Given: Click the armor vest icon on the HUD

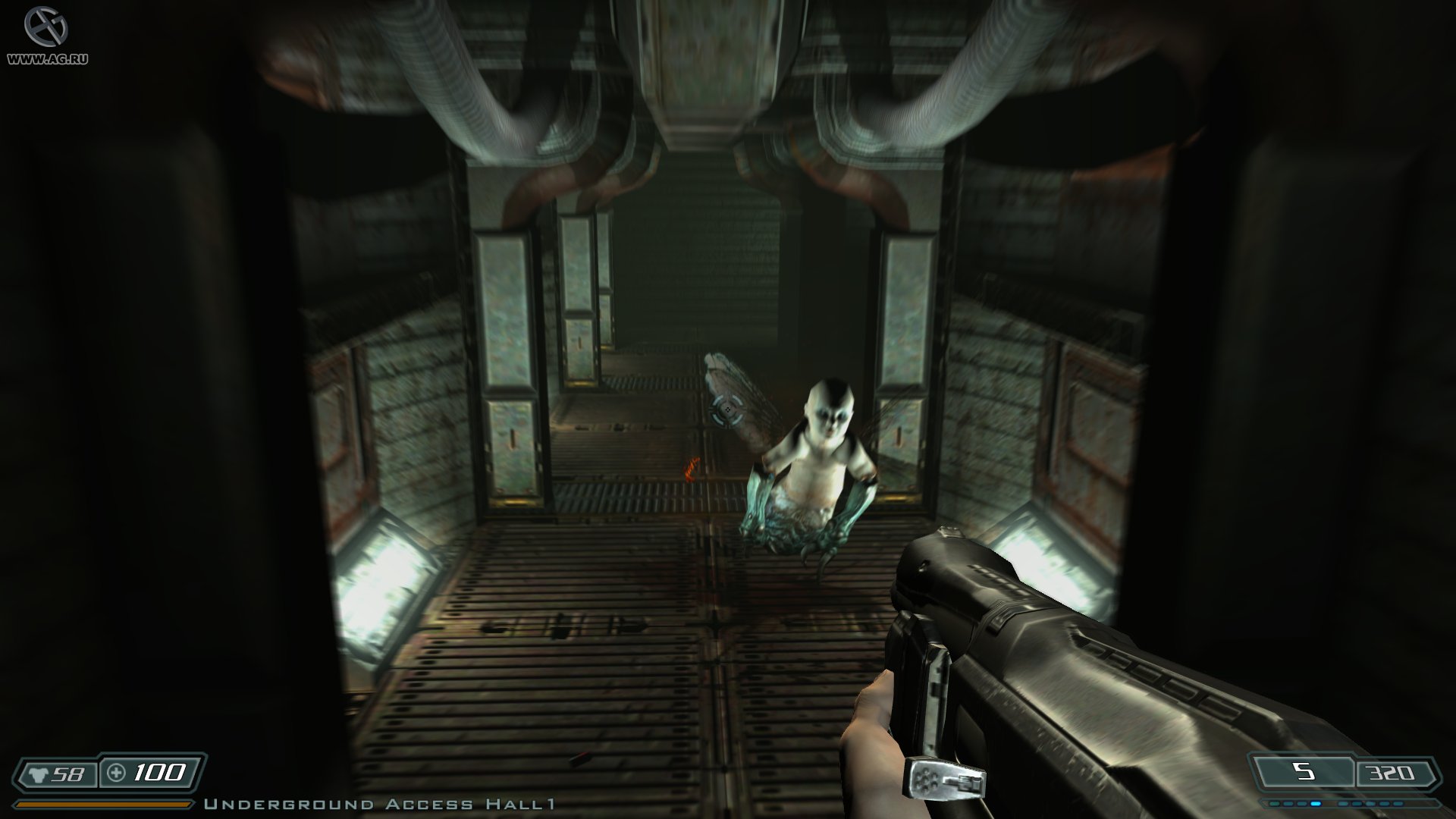Looking at the screenshot, I should click(39, 773).
